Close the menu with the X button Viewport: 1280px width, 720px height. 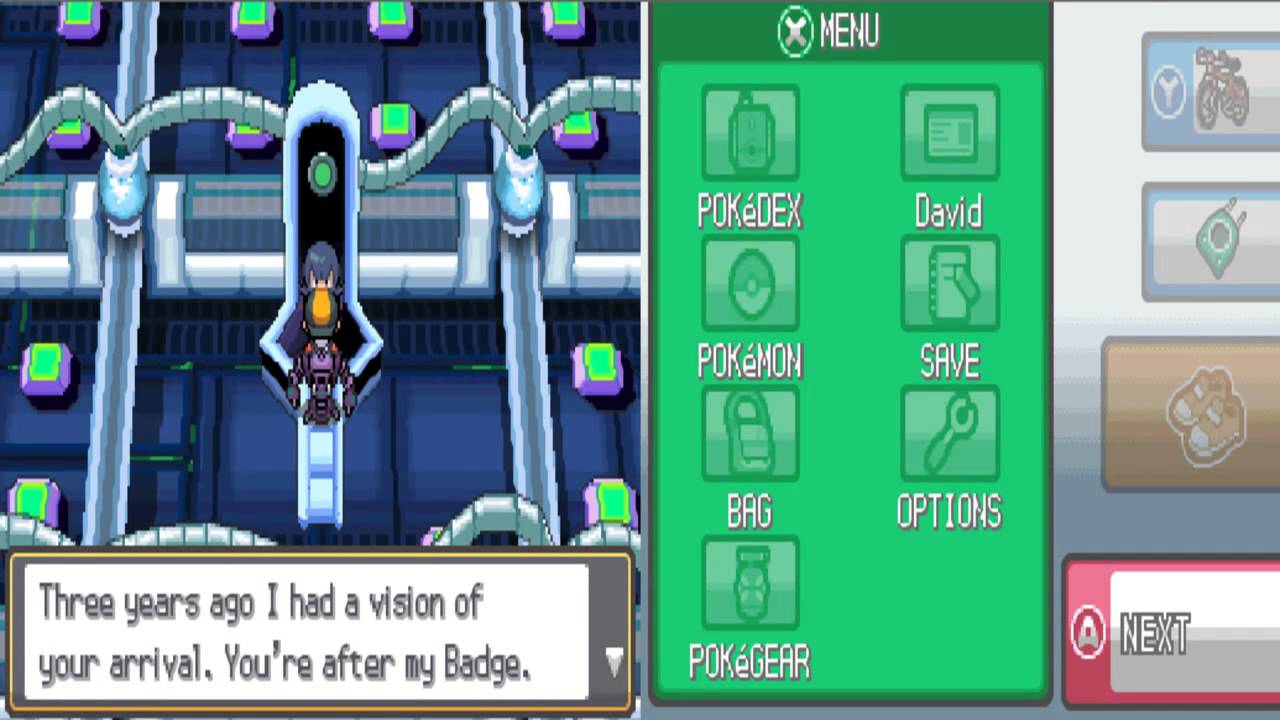tap(796, 32)
